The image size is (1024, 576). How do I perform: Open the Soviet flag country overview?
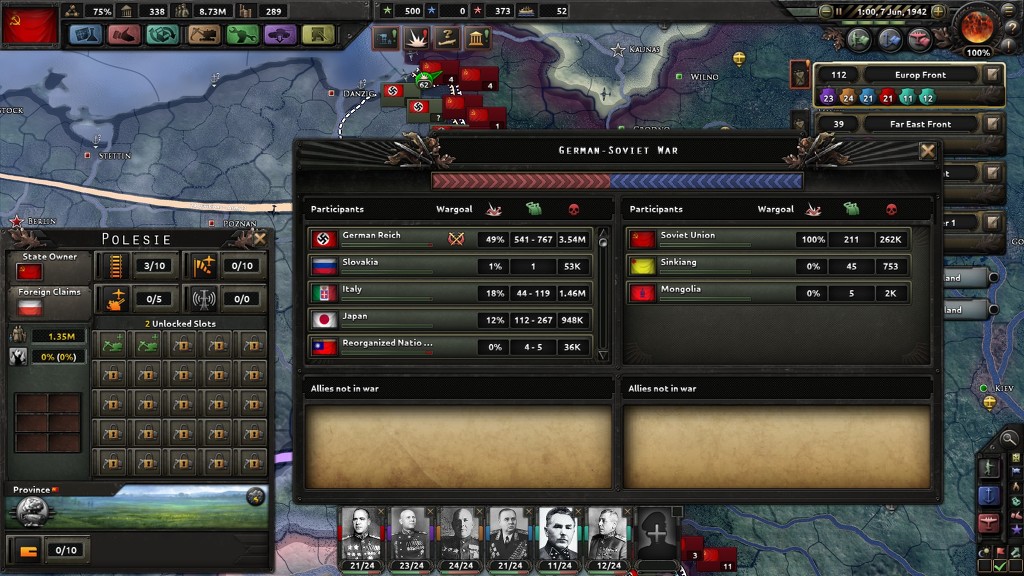tap(30, 25)
